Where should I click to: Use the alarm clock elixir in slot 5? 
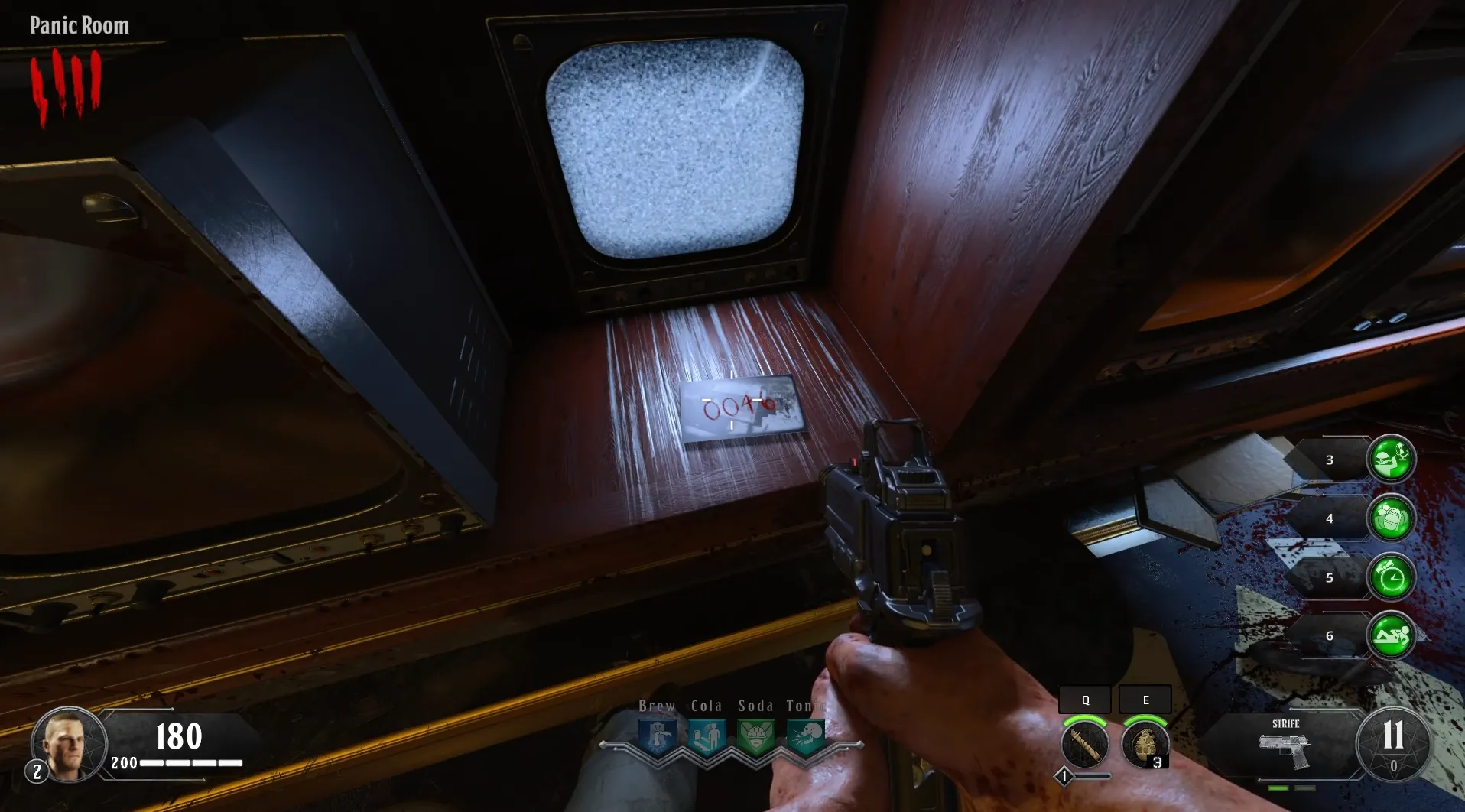coord(1391,577)
